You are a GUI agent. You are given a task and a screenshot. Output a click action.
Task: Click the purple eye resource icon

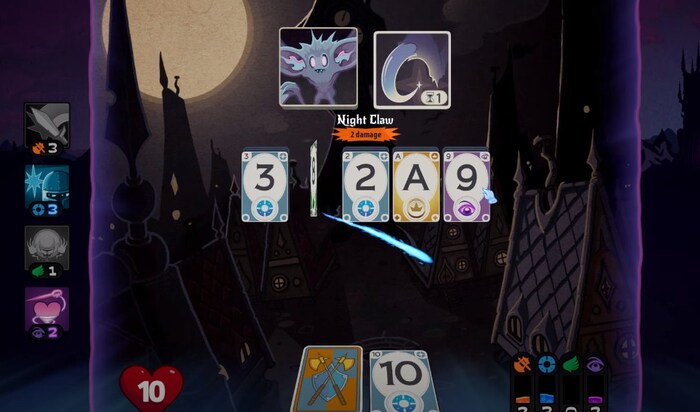(x=595, y=366)
